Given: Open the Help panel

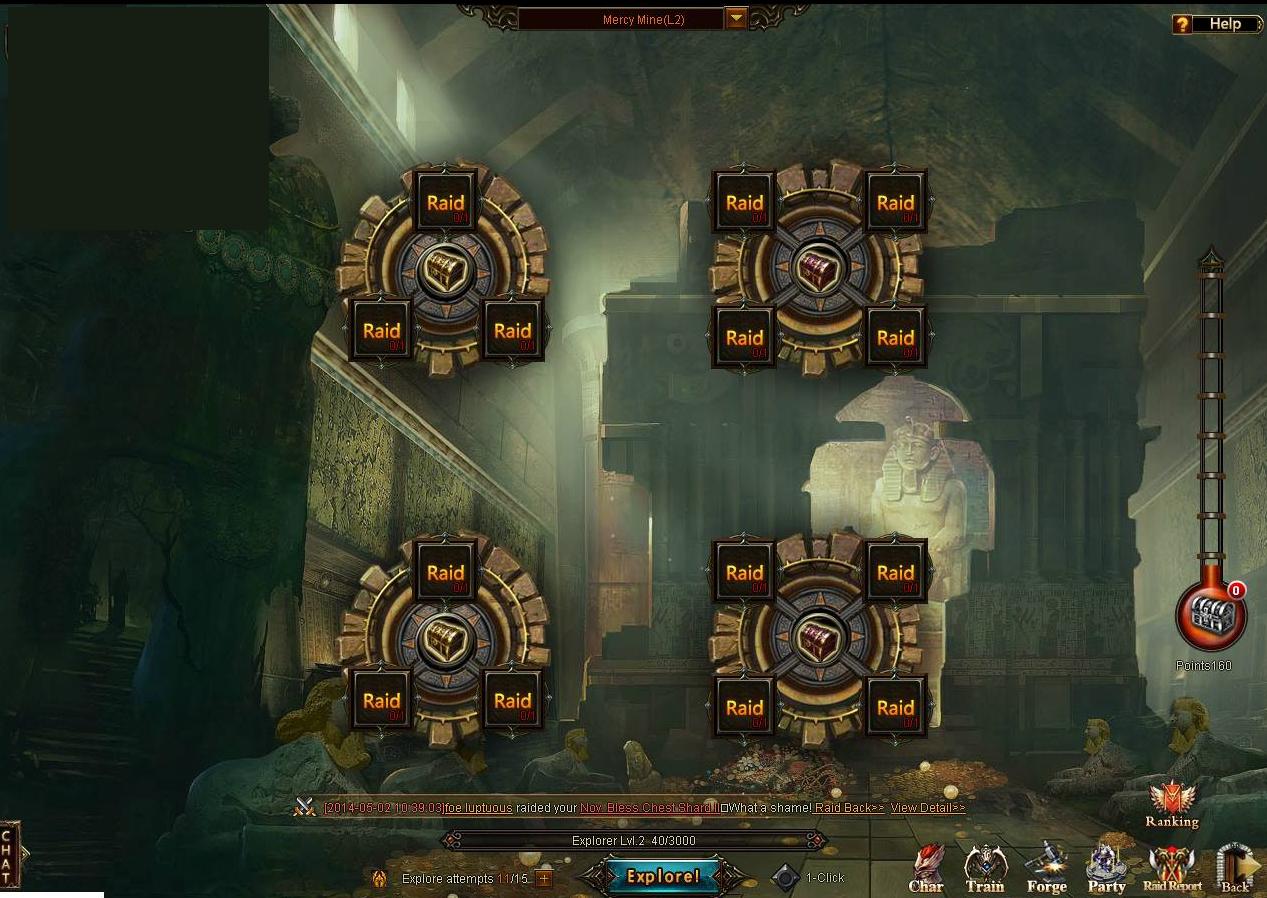Looking at the screenshot, I should pyautogui.click(x=1213, y=24).
